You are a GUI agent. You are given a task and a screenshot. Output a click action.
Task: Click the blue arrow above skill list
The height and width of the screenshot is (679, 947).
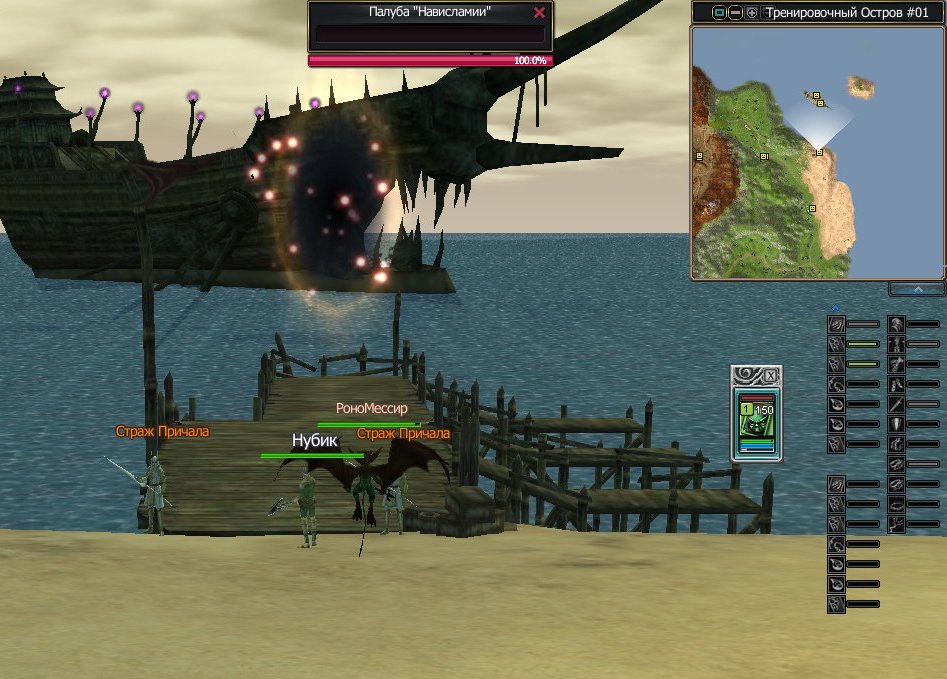tap(836, 308)
